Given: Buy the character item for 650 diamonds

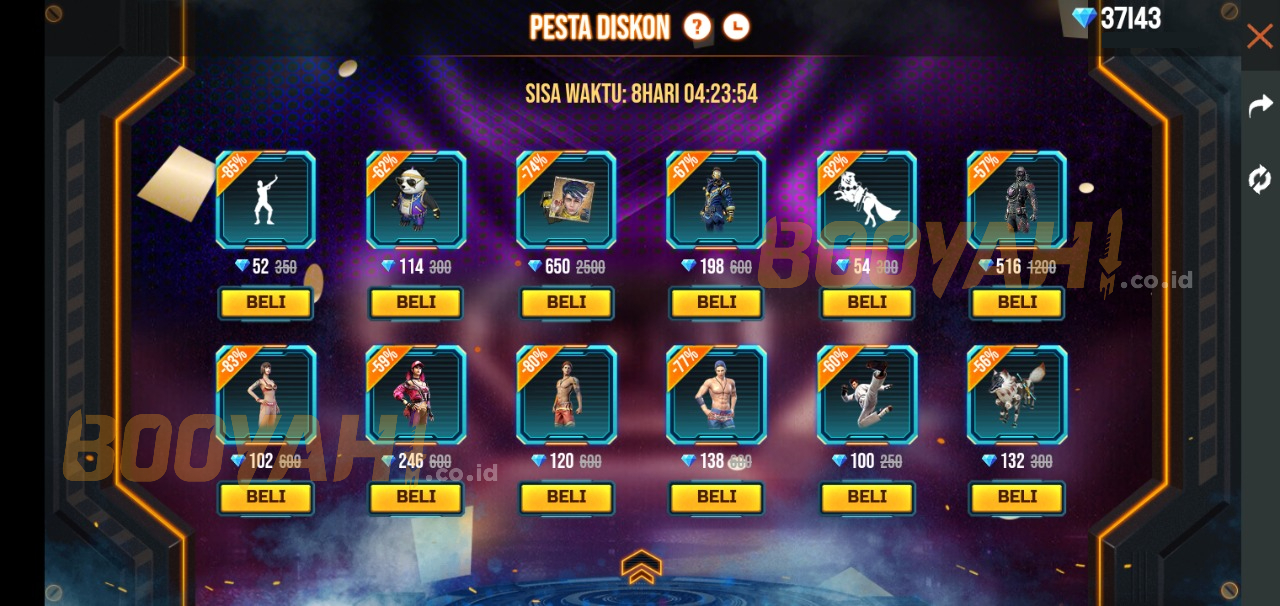Looking at the screenshot, I should tap(566, 302).
